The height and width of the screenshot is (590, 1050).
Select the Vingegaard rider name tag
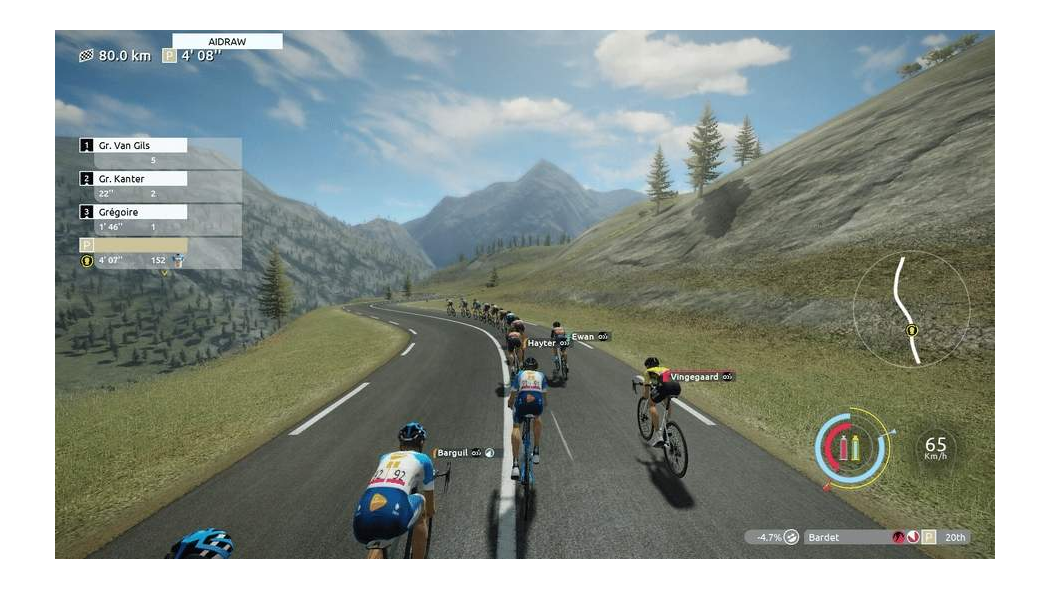(x=695, y=377)
